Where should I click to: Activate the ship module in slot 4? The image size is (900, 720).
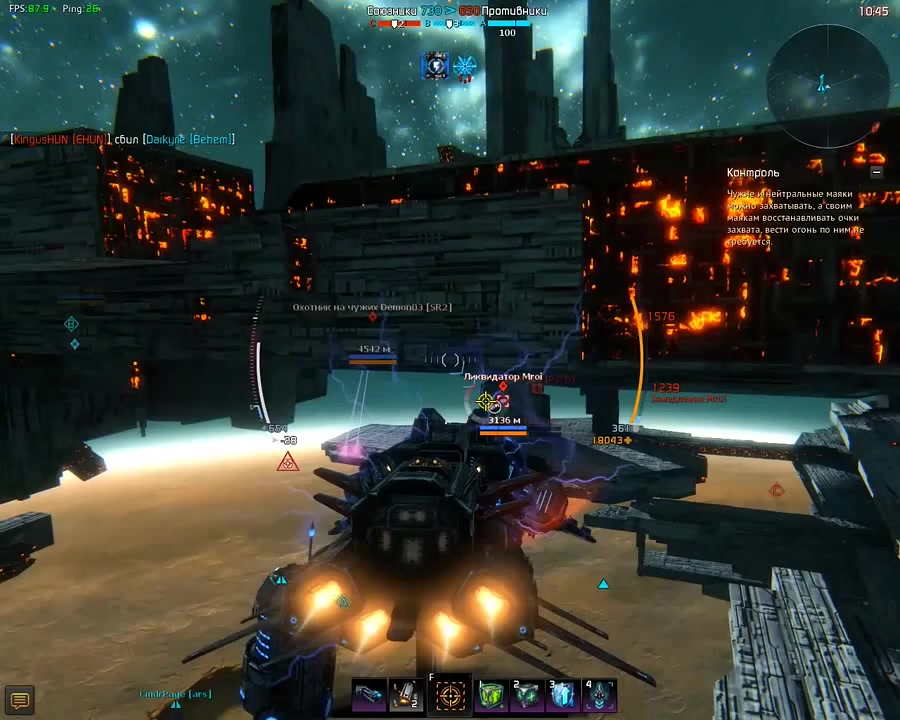click(x=600, y=695)
